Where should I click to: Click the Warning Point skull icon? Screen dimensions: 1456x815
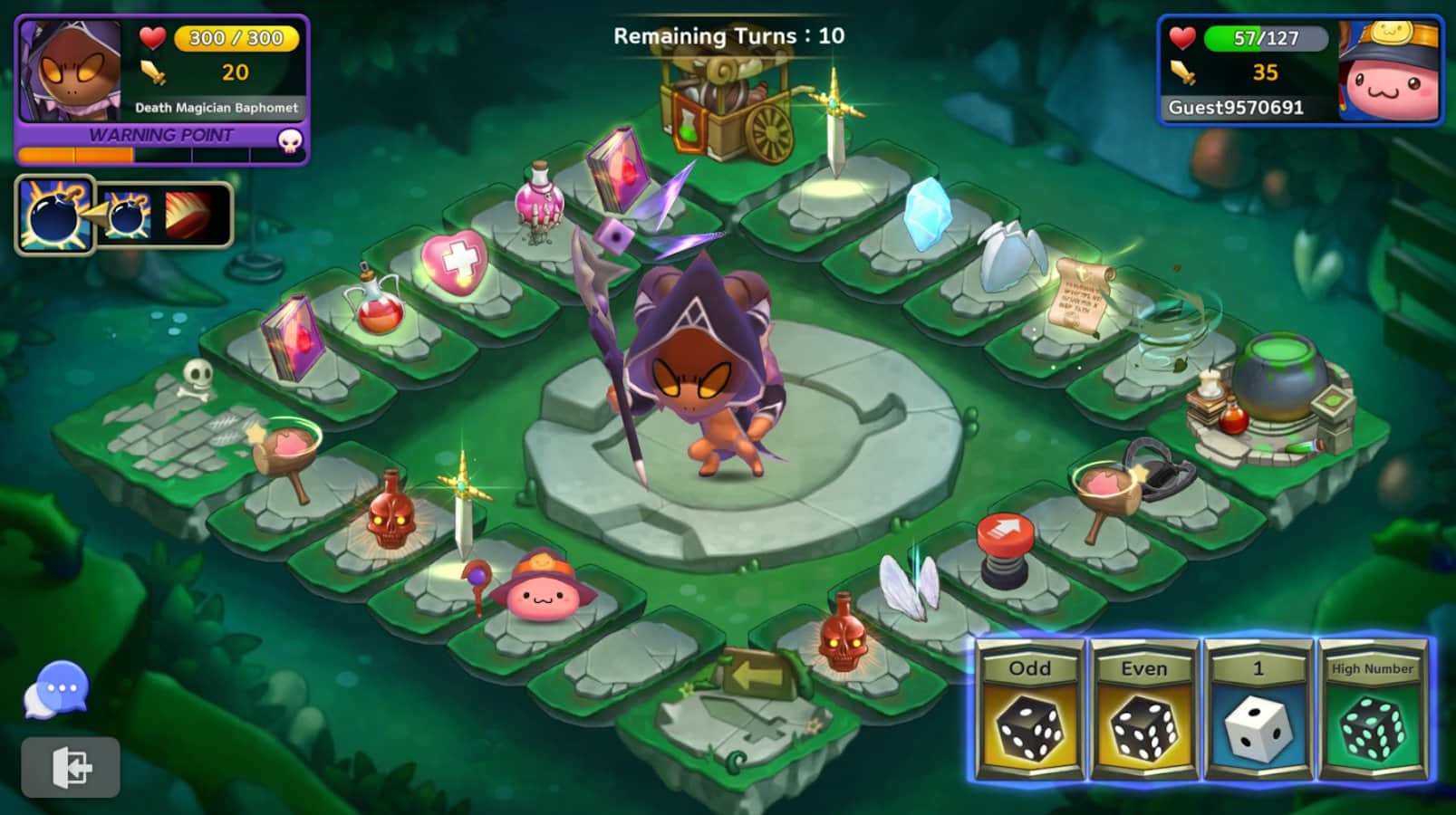(289, 139)
